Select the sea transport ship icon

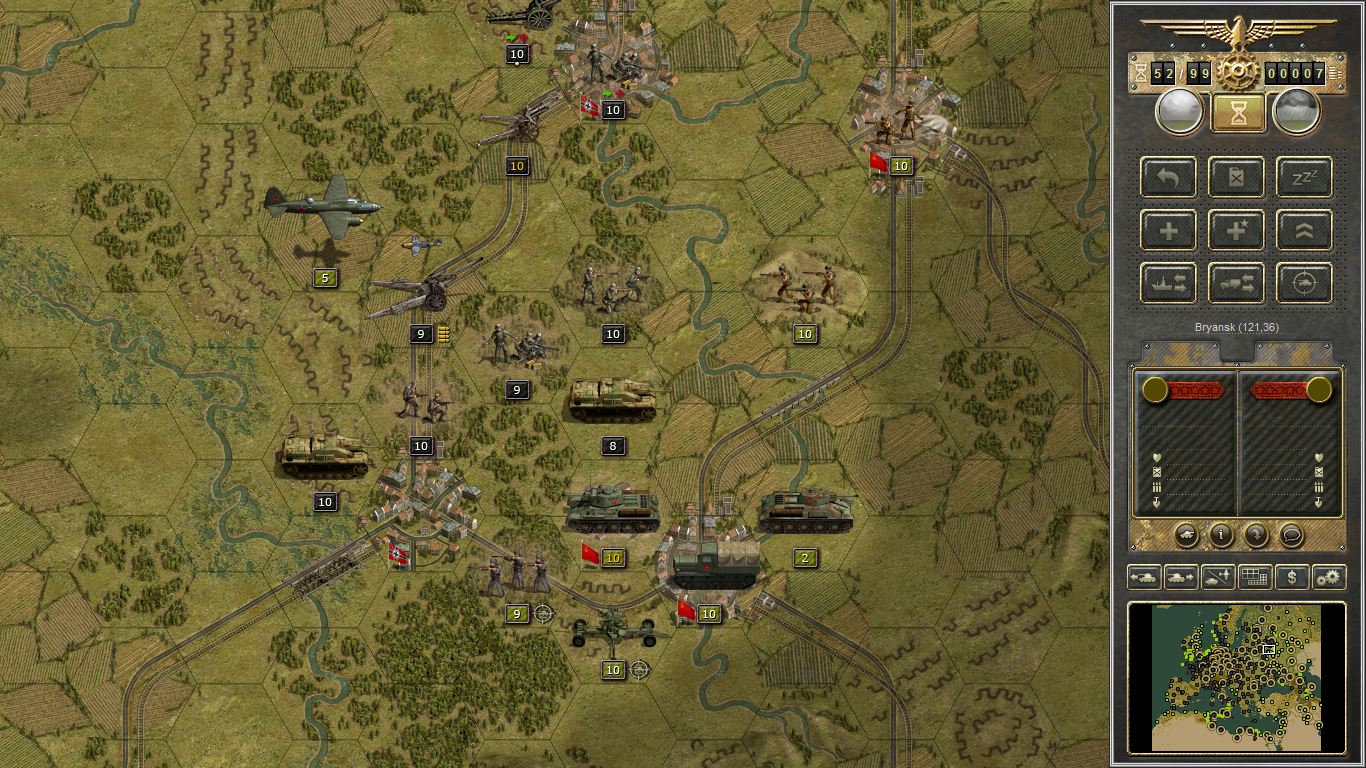point(1169,283)
